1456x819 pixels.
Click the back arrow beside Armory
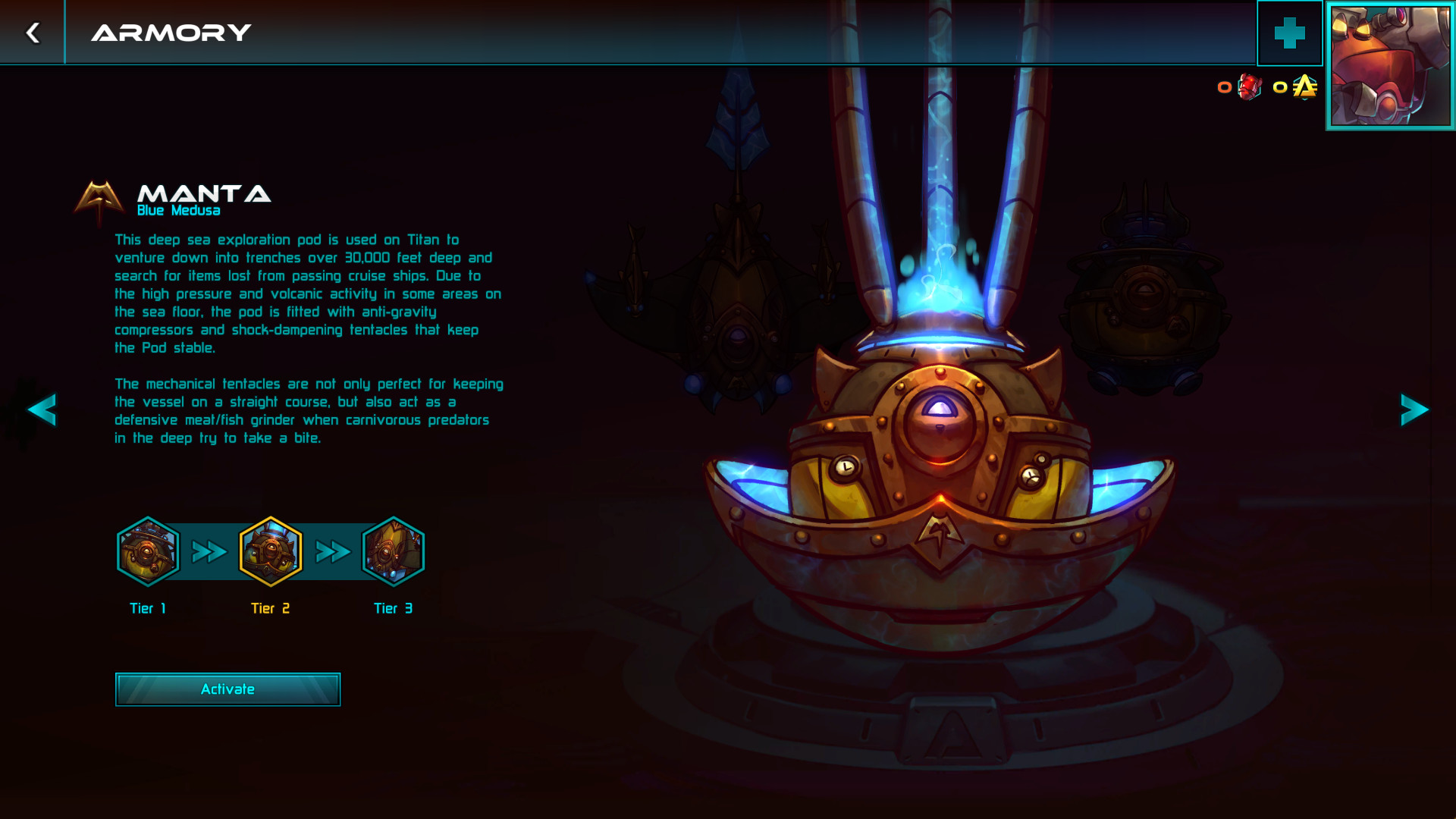[31, 32]
